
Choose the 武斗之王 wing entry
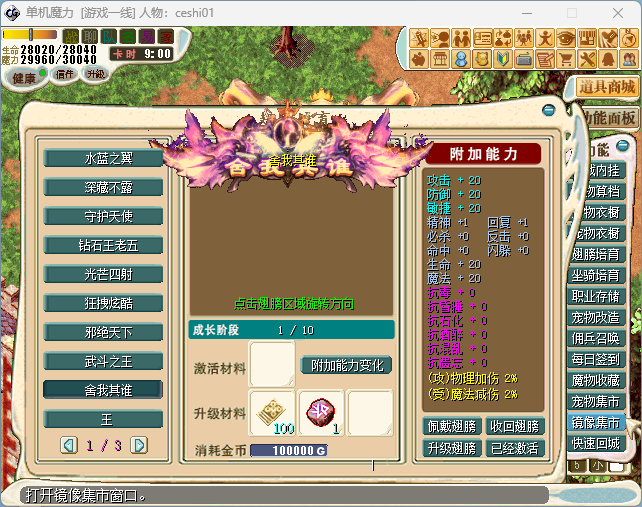click(107, 361)
